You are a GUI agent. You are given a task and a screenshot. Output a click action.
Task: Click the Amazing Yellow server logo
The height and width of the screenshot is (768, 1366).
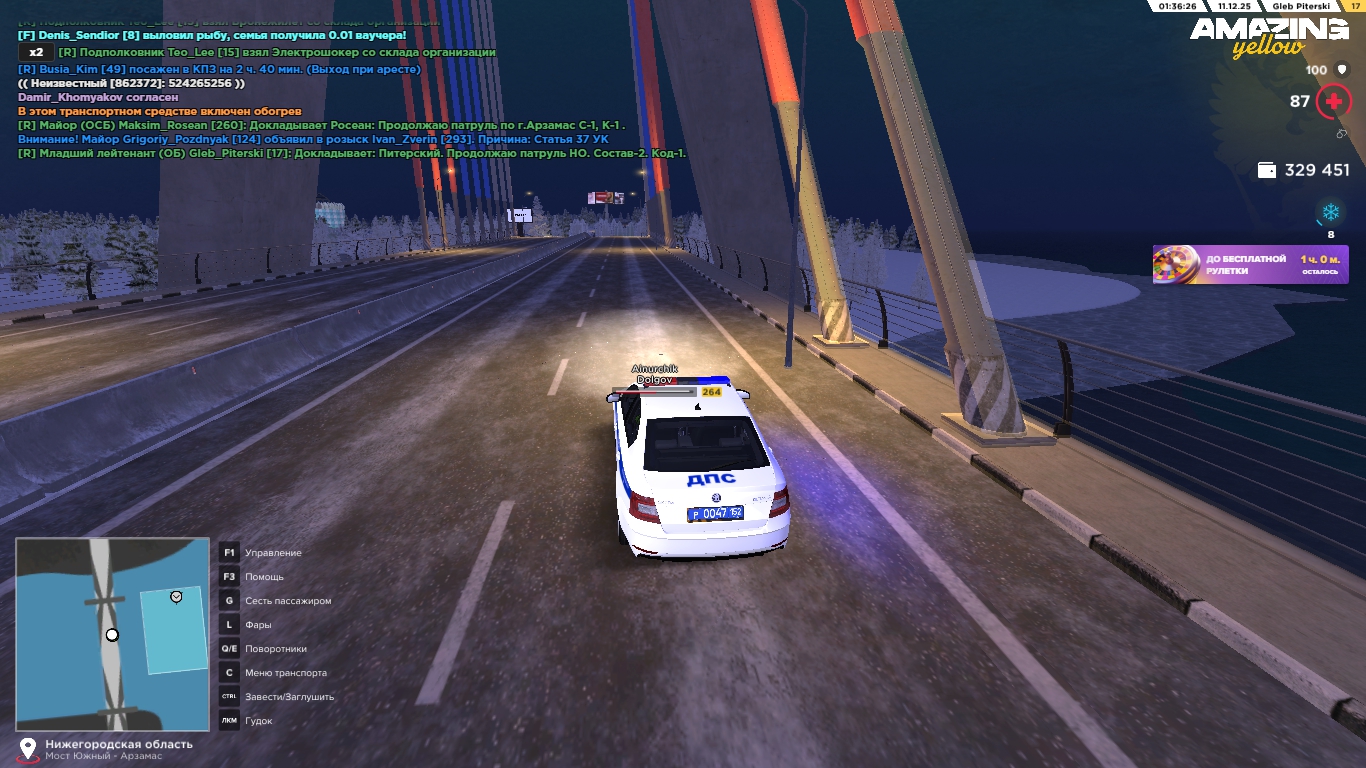1269,36
